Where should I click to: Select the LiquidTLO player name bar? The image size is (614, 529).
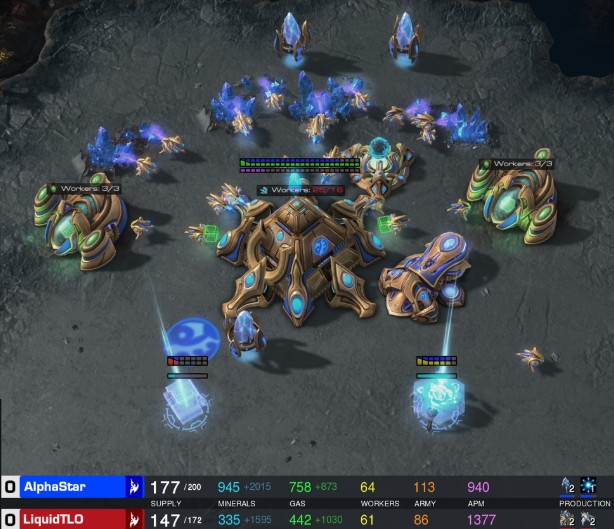coord(70,519)
